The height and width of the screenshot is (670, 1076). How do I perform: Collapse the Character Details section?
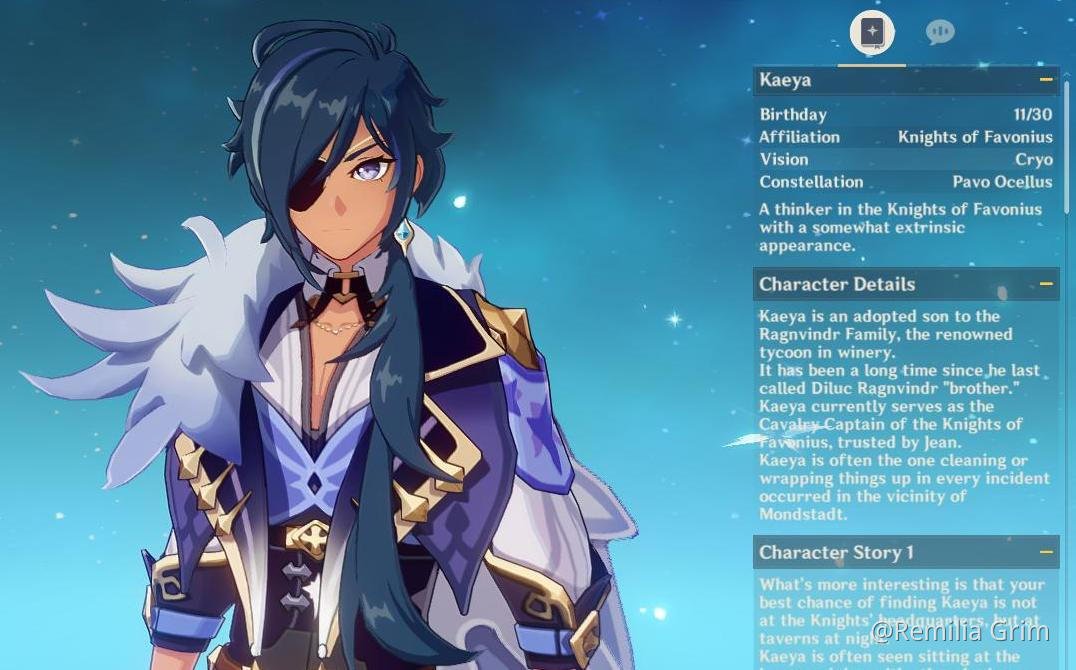1046,284
